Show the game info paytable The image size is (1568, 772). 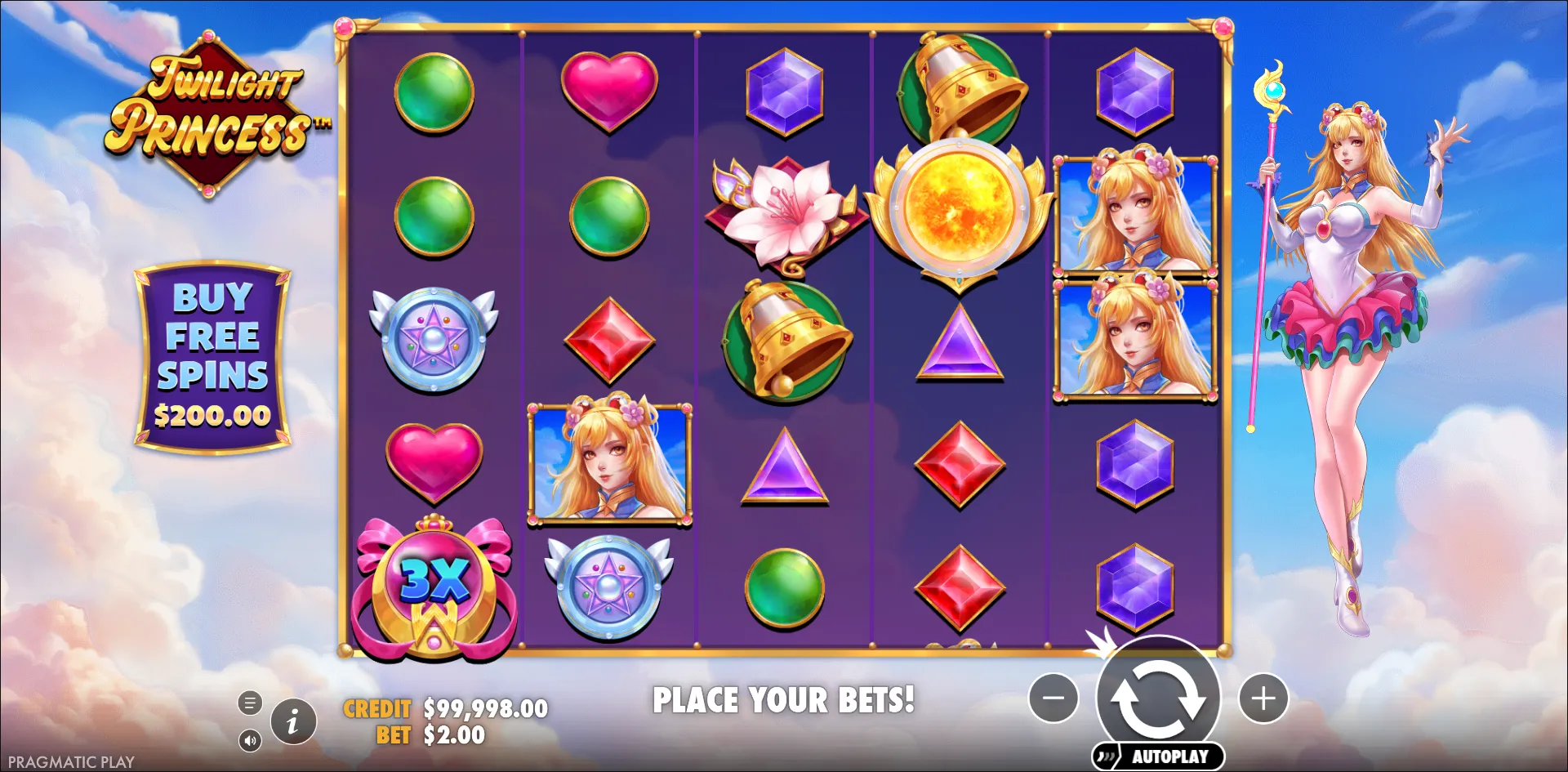[x=293, y=721]
